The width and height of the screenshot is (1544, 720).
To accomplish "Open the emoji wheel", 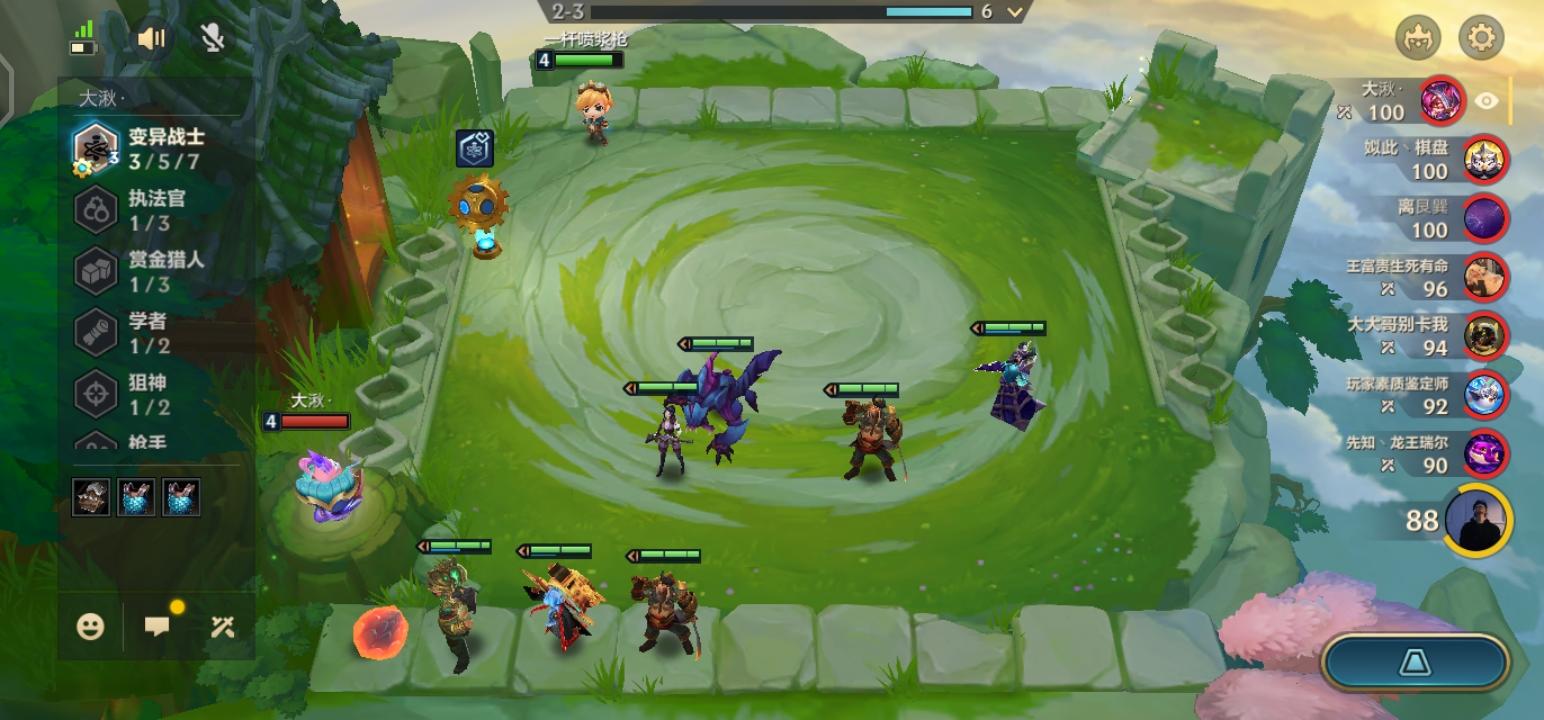I will (90, 627).
